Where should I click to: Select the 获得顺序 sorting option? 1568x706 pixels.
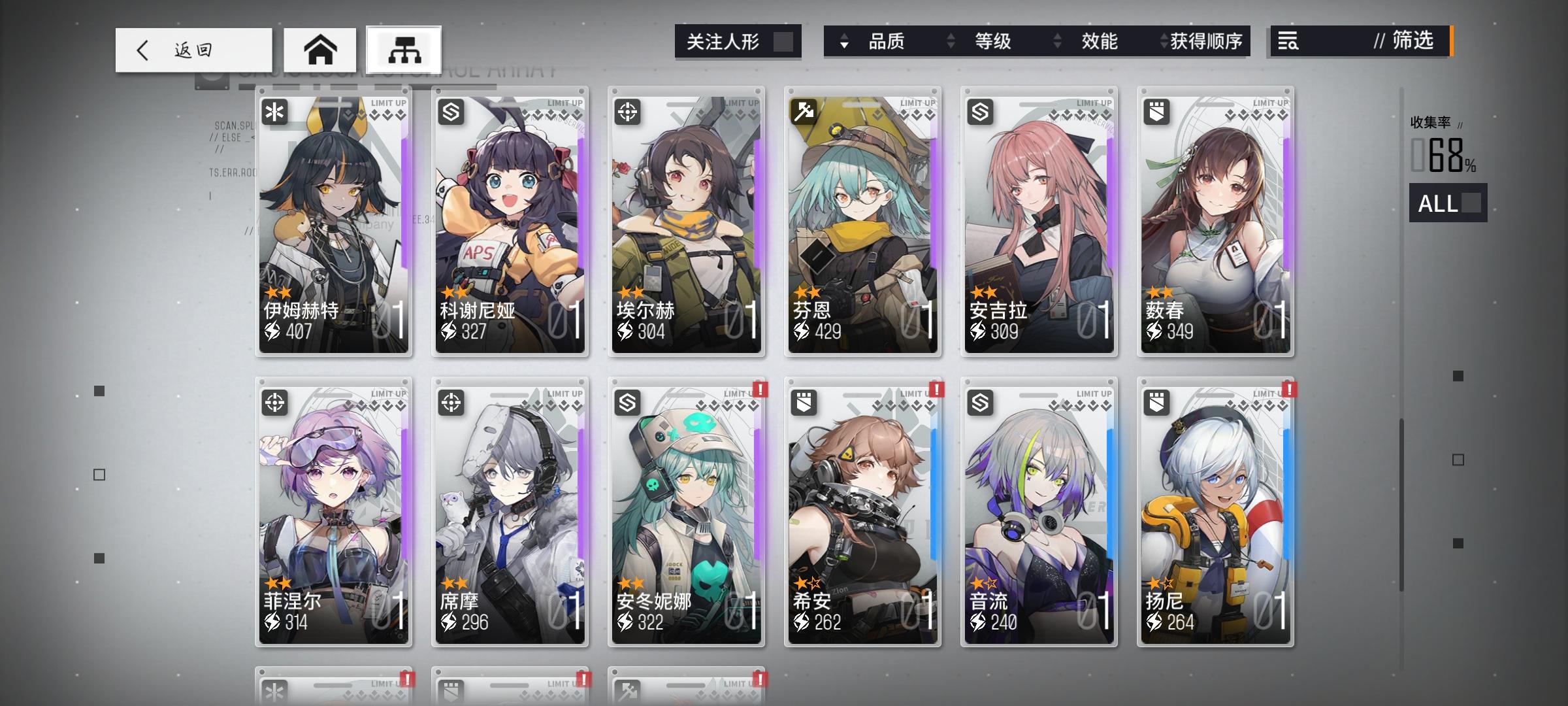tap(1212, 42)
